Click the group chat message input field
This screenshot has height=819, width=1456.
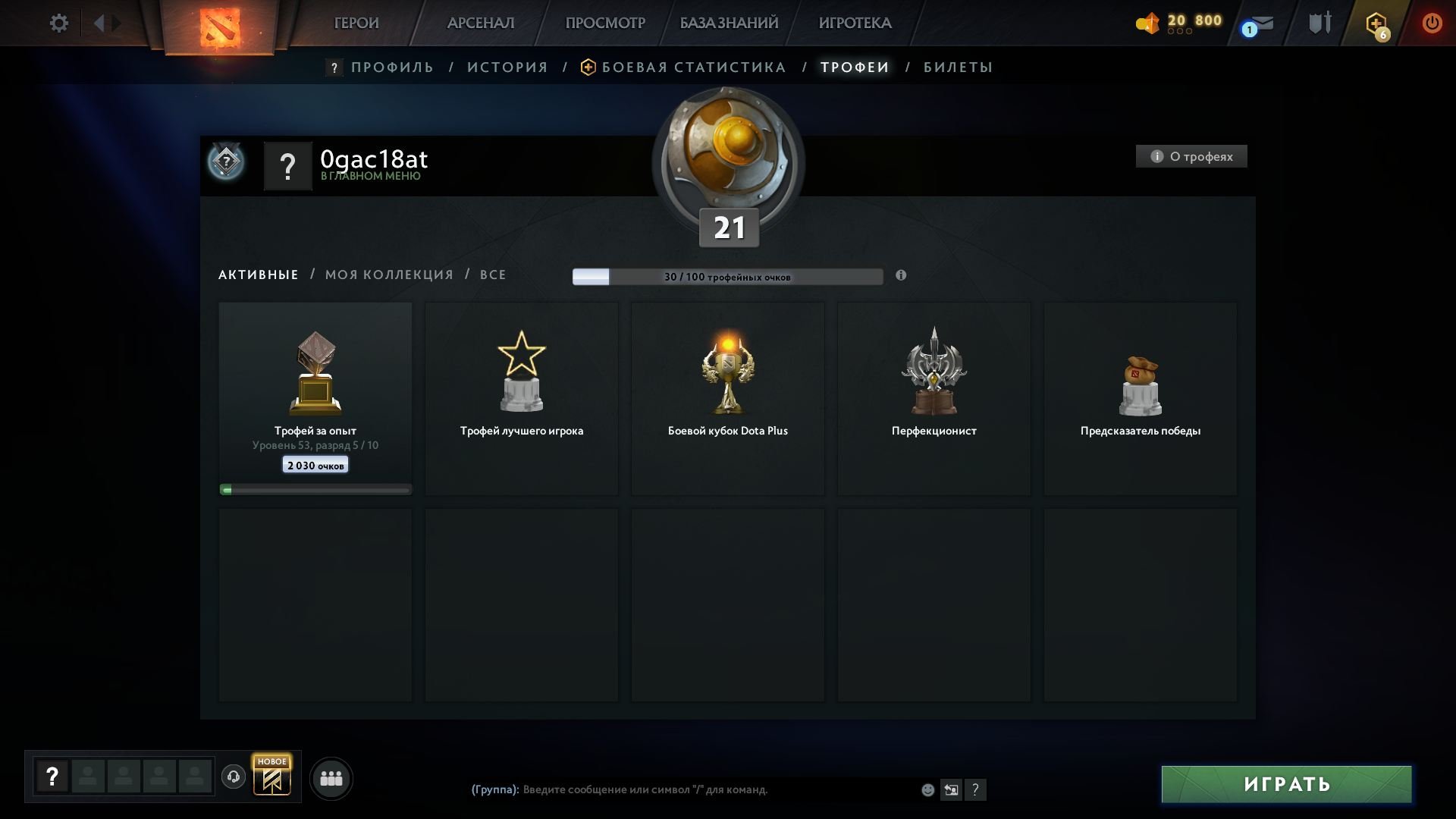pyautogui.click(x=682, y=789)
